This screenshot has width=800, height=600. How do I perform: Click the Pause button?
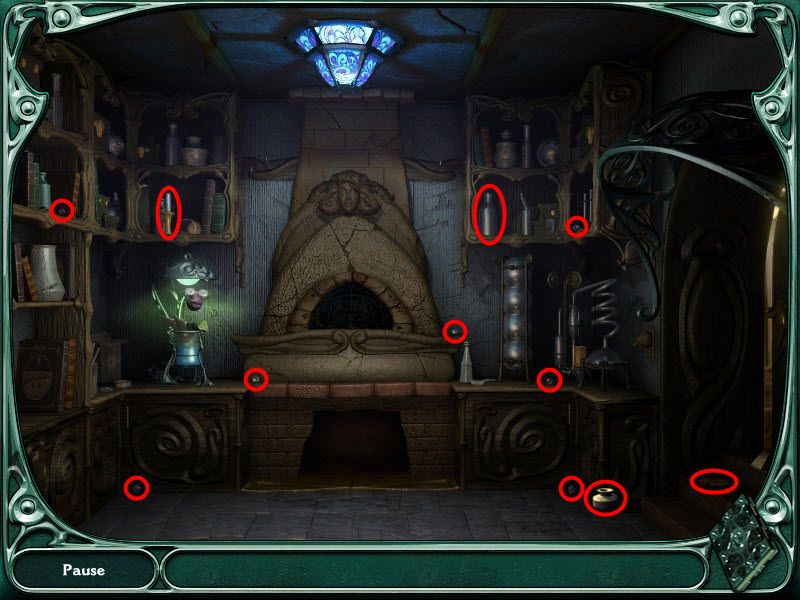[x=83, y=571]
